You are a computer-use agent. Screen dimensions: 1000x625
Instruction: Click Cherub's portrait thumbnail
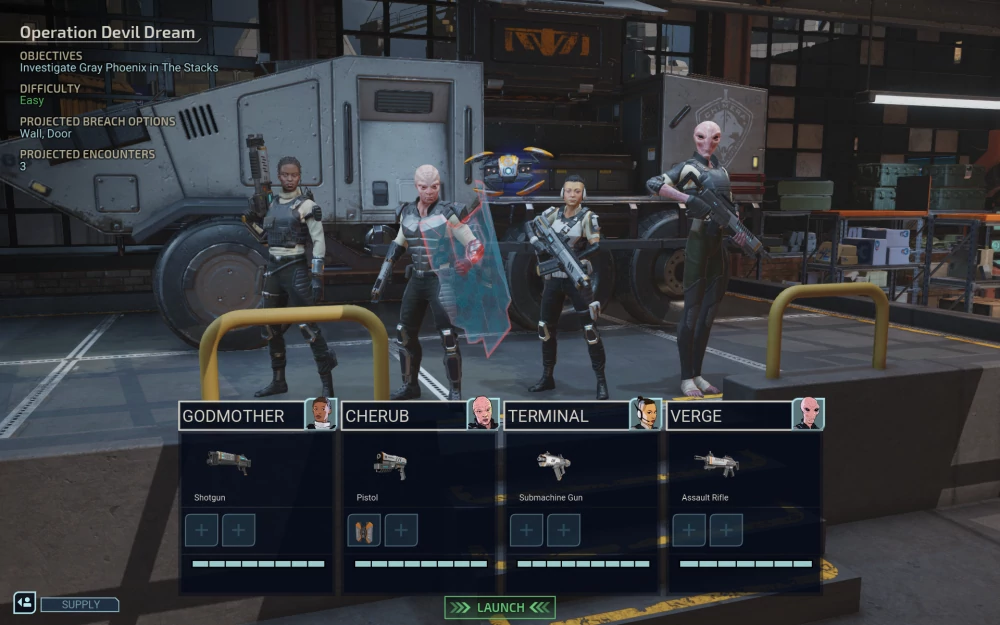pyautogui.click(x=483, y=414)
